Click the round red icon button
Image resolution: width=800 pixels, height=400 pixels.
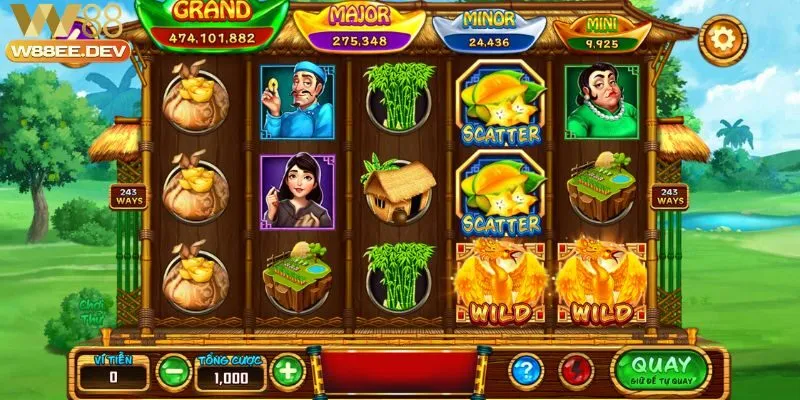tap(576, 371)
